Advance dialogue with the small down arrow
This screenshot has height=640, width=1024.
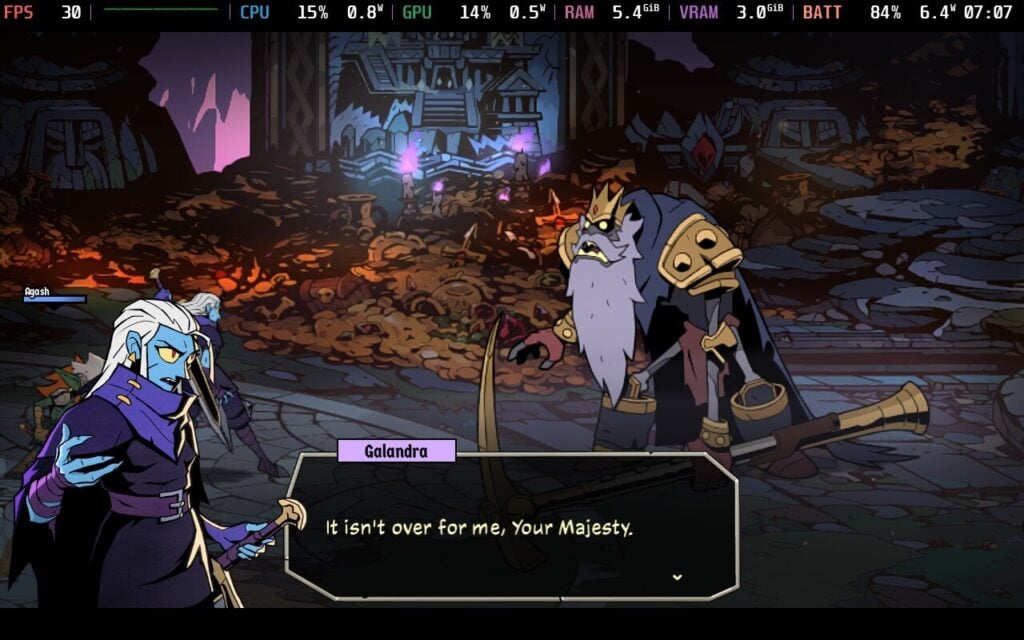678,577
